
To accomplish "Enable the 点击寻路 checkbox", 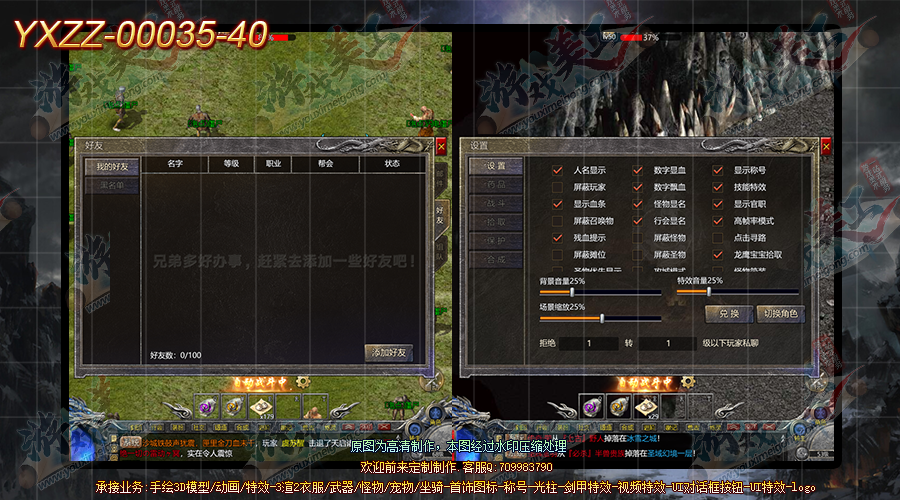I will [718, 238].
